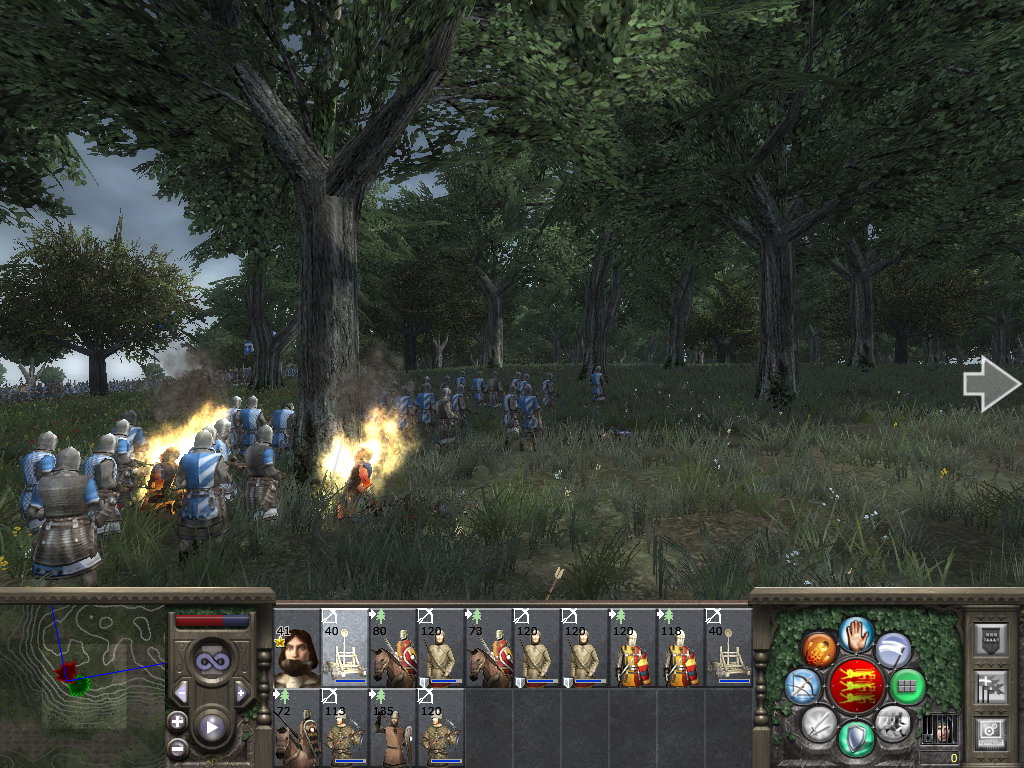The height and width of the screenshot is (768, 1024).
Task: Toggle the infinity-symbol button on the speed panel
Action: point(211,661)
